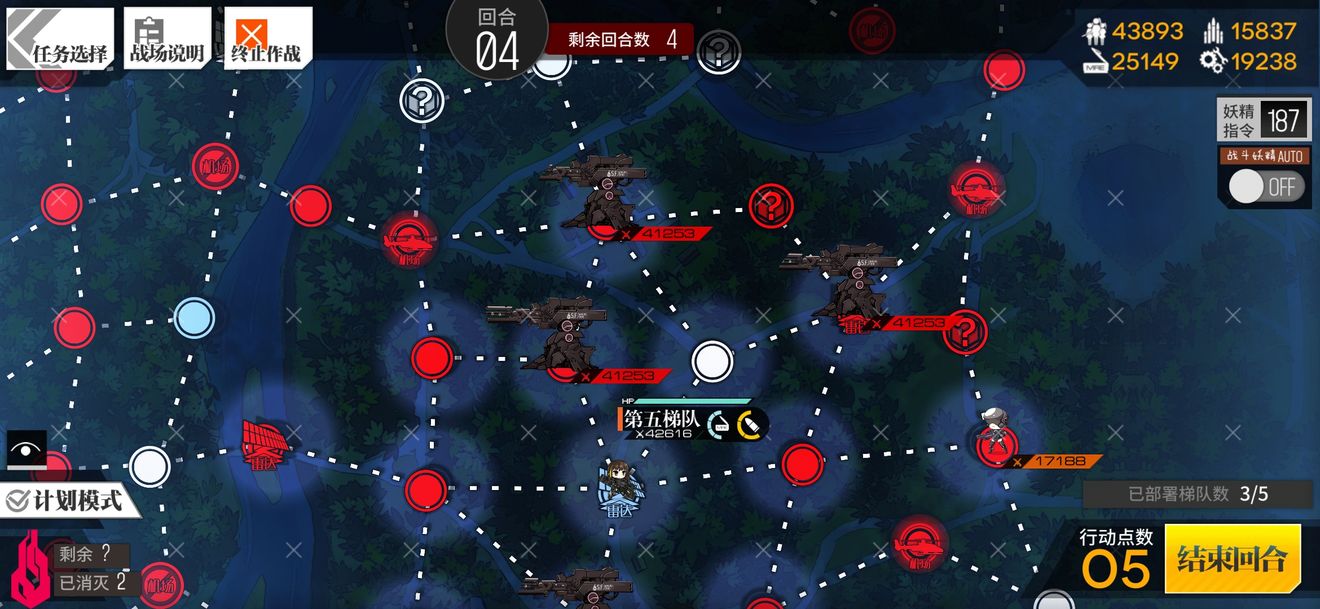Viewport: 1320px width, 609px height.
Task: Enable planning mode (计划模式)
Action: (66, 499)
